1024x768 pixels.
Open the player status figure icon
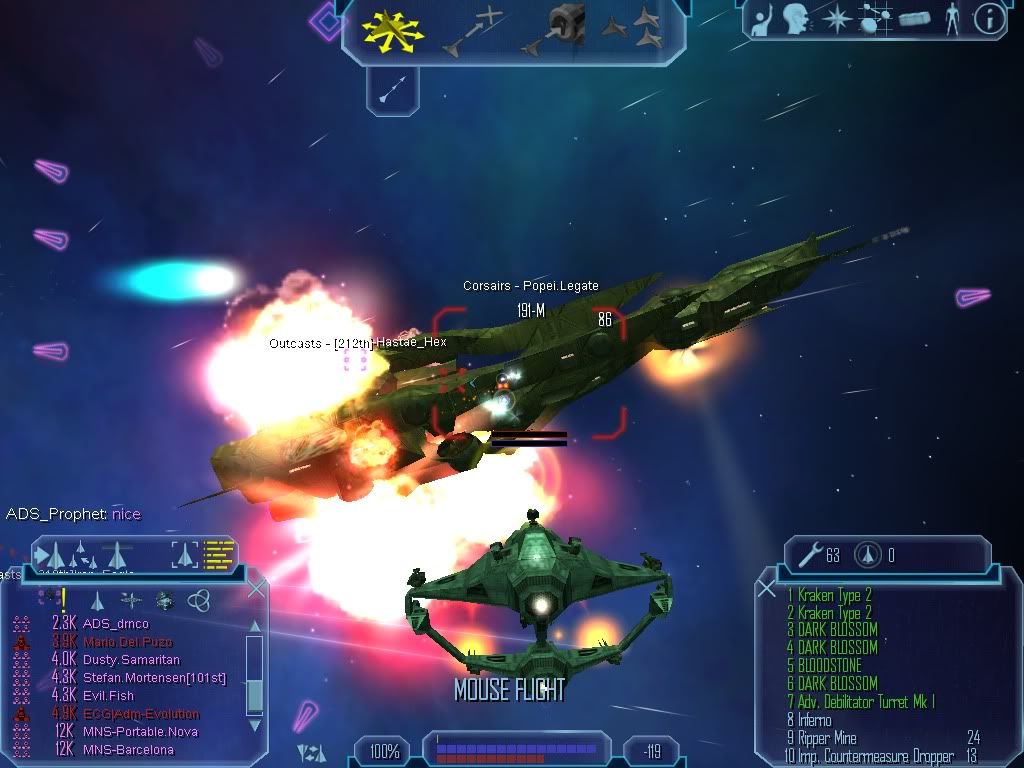click(x=951, y=19)
